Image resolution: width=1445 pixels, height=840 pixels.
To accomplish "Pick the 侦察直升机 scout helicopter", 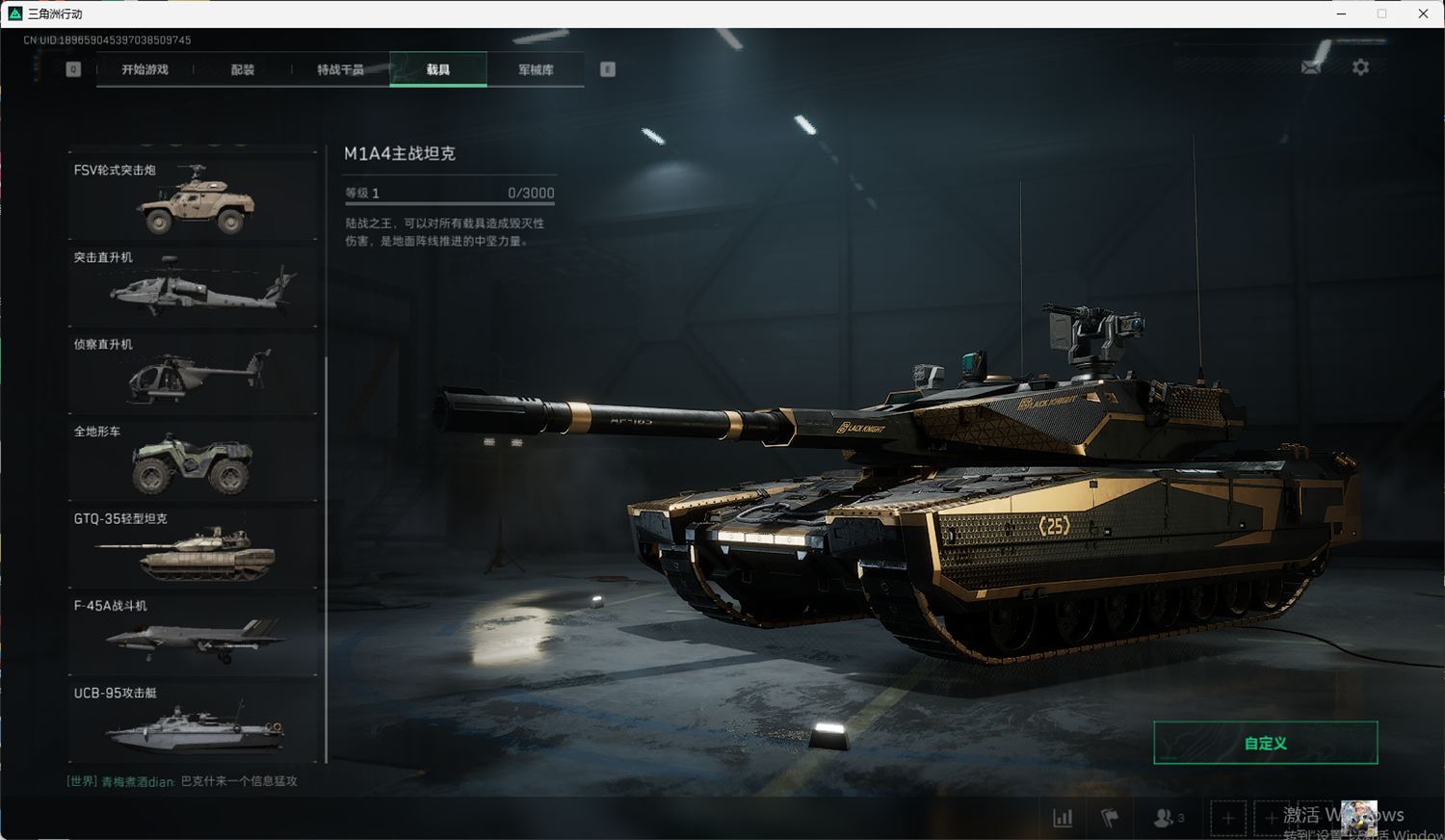I will pyautogui.click(x=193, y=373).
